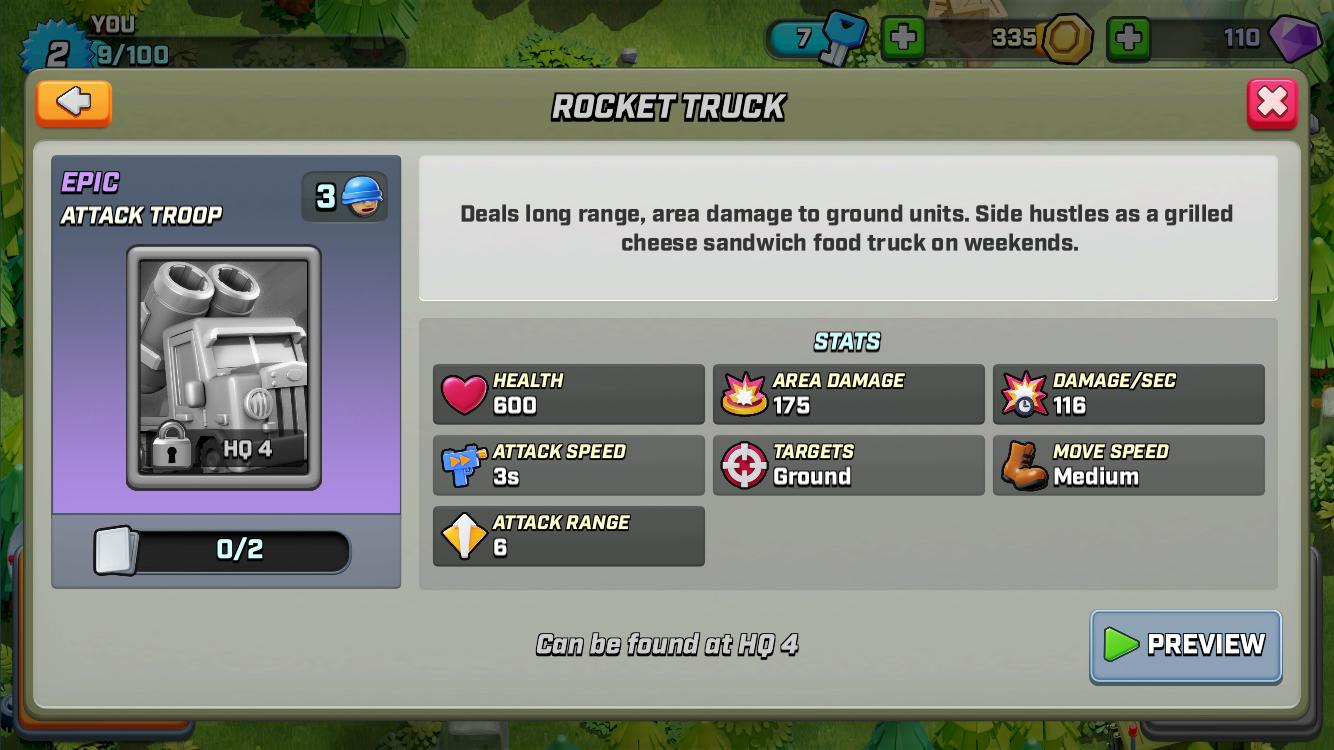1334x750 pixels.
Task: Click the trooper helmet badge showing 3
Action: [344, 195]
